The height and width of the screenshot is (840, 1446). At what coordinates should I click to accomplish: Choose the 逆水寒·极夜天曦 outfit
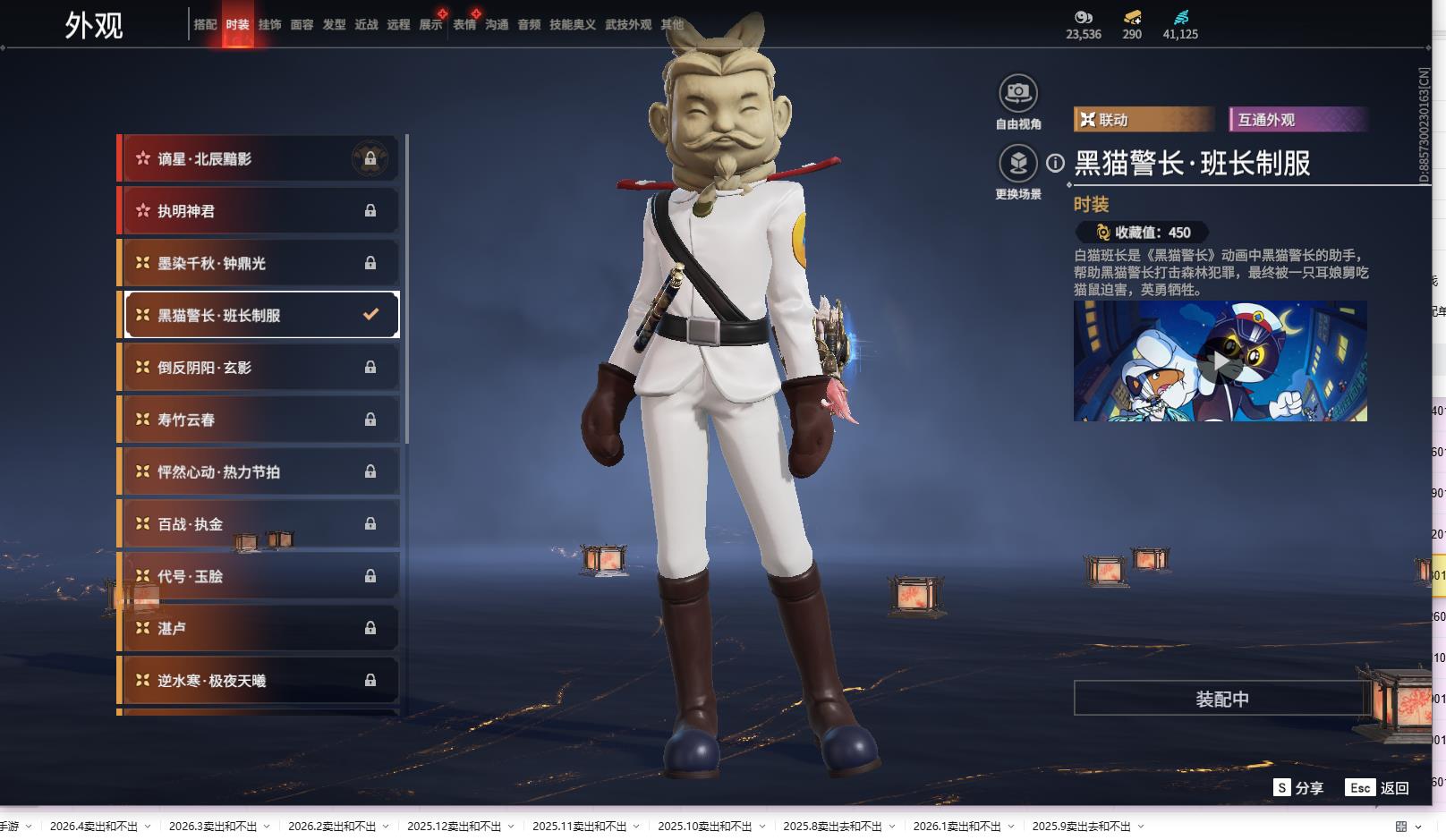tap(259, 681)
